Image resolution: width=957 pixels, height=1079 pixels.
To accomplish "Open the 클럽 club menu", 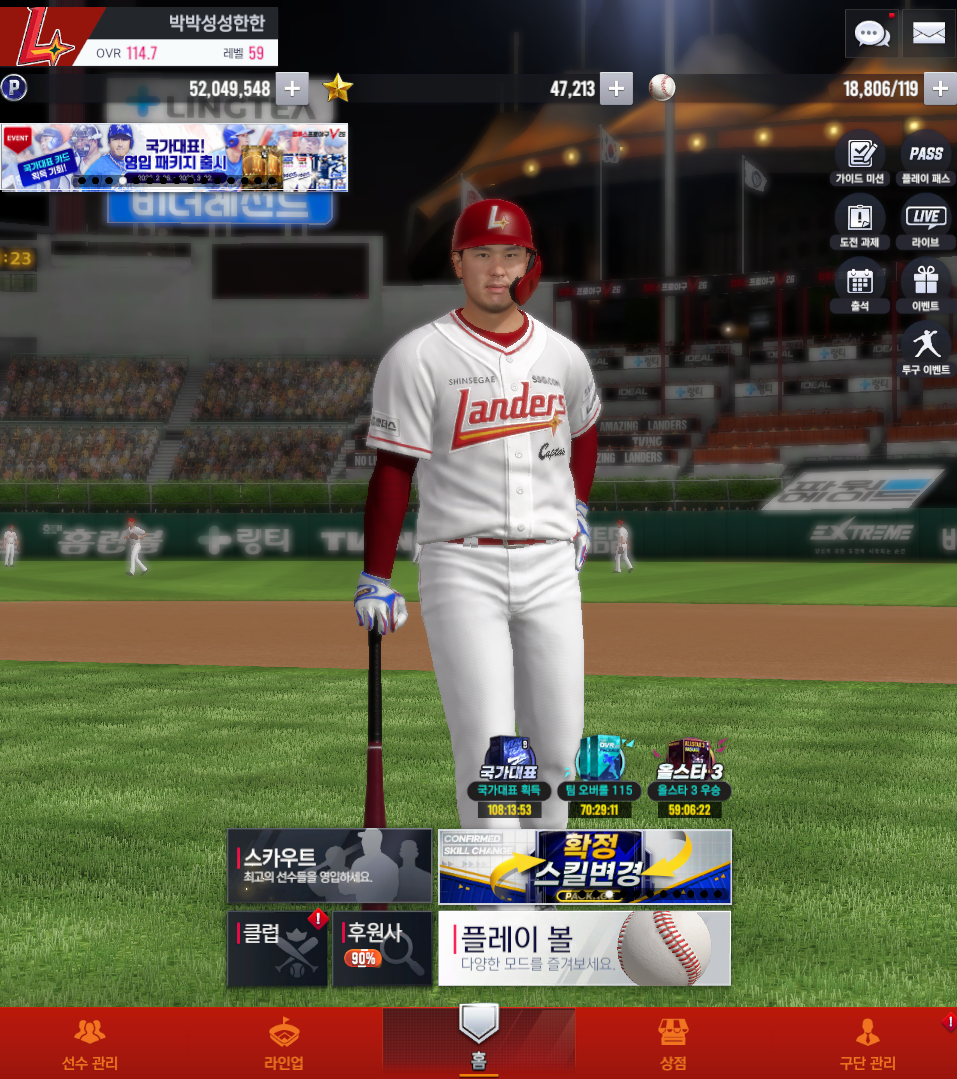I will point(279,948).
